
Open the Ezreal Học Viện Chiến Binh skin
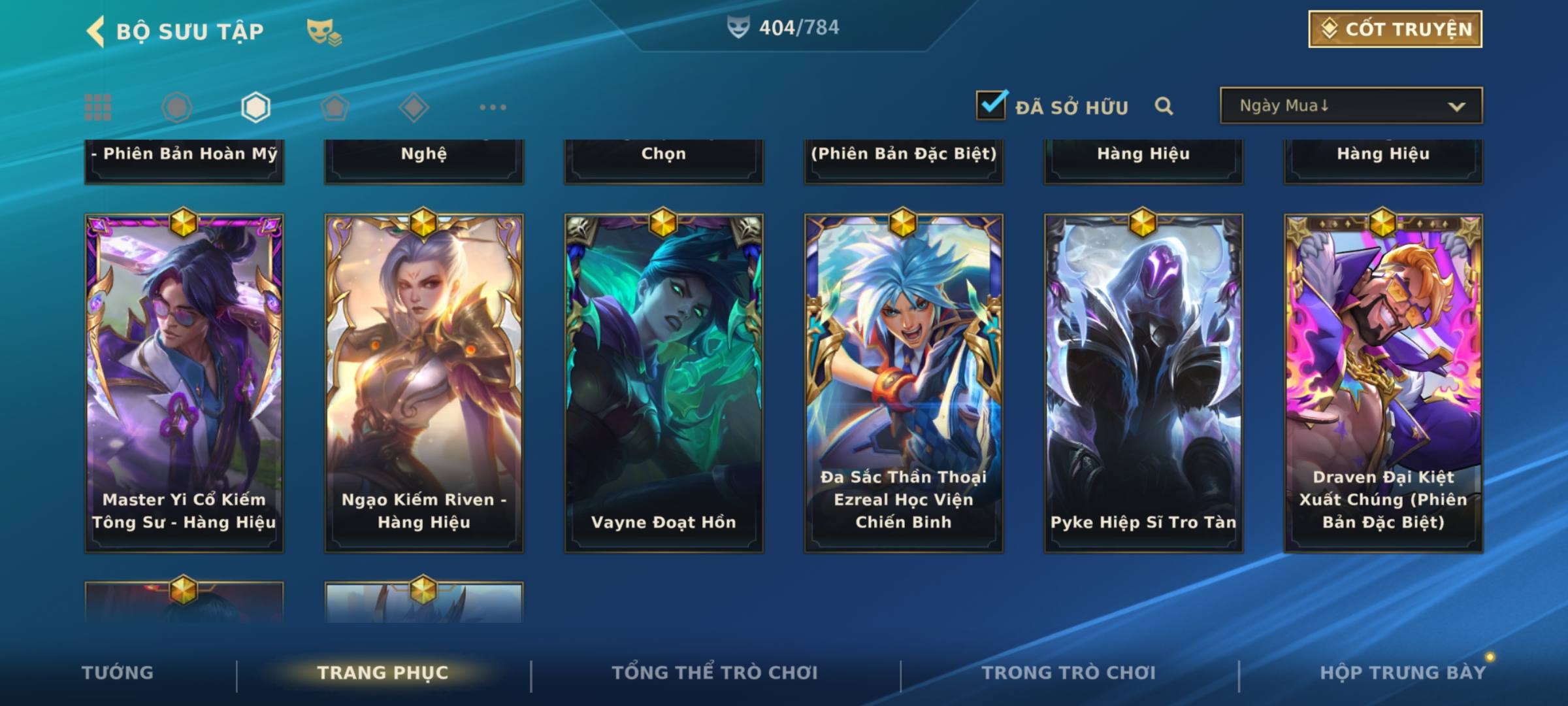(x=904, y=384)
